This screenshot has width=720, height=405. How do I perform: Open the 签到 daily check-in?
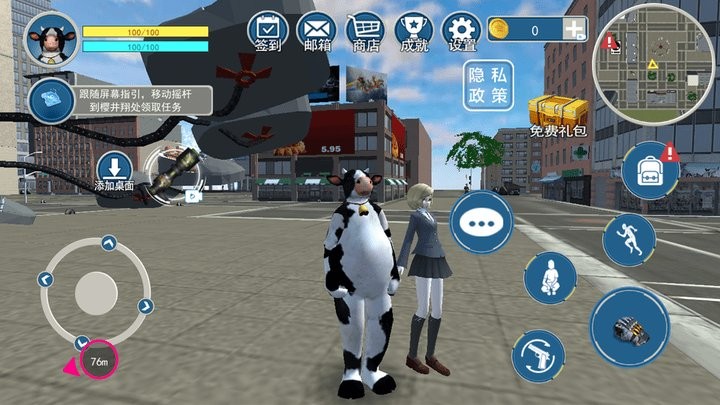(x=267, y=30)
